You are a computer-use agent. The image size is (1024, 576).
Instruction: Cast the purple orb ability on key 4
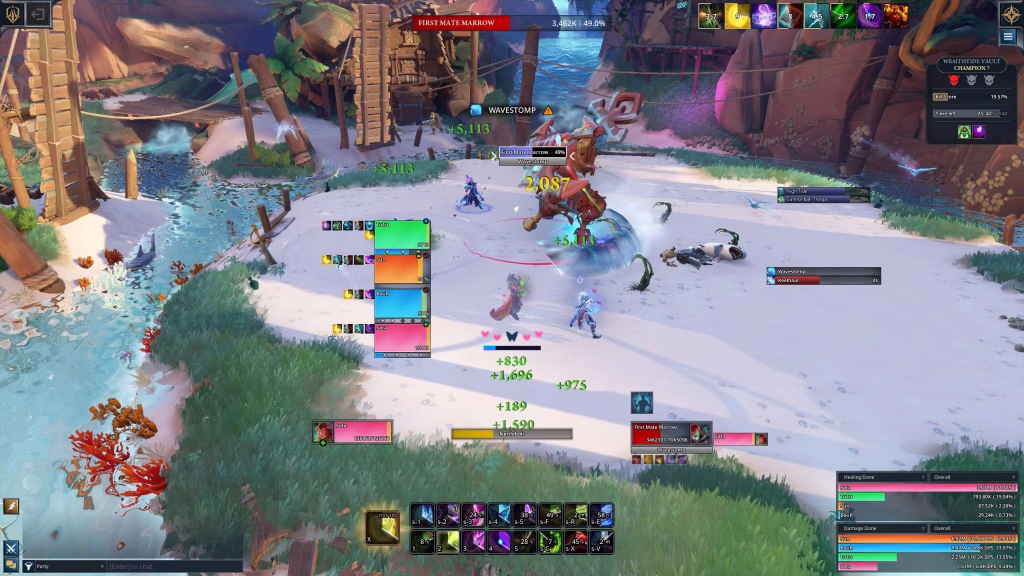click(x=498, y=541)
